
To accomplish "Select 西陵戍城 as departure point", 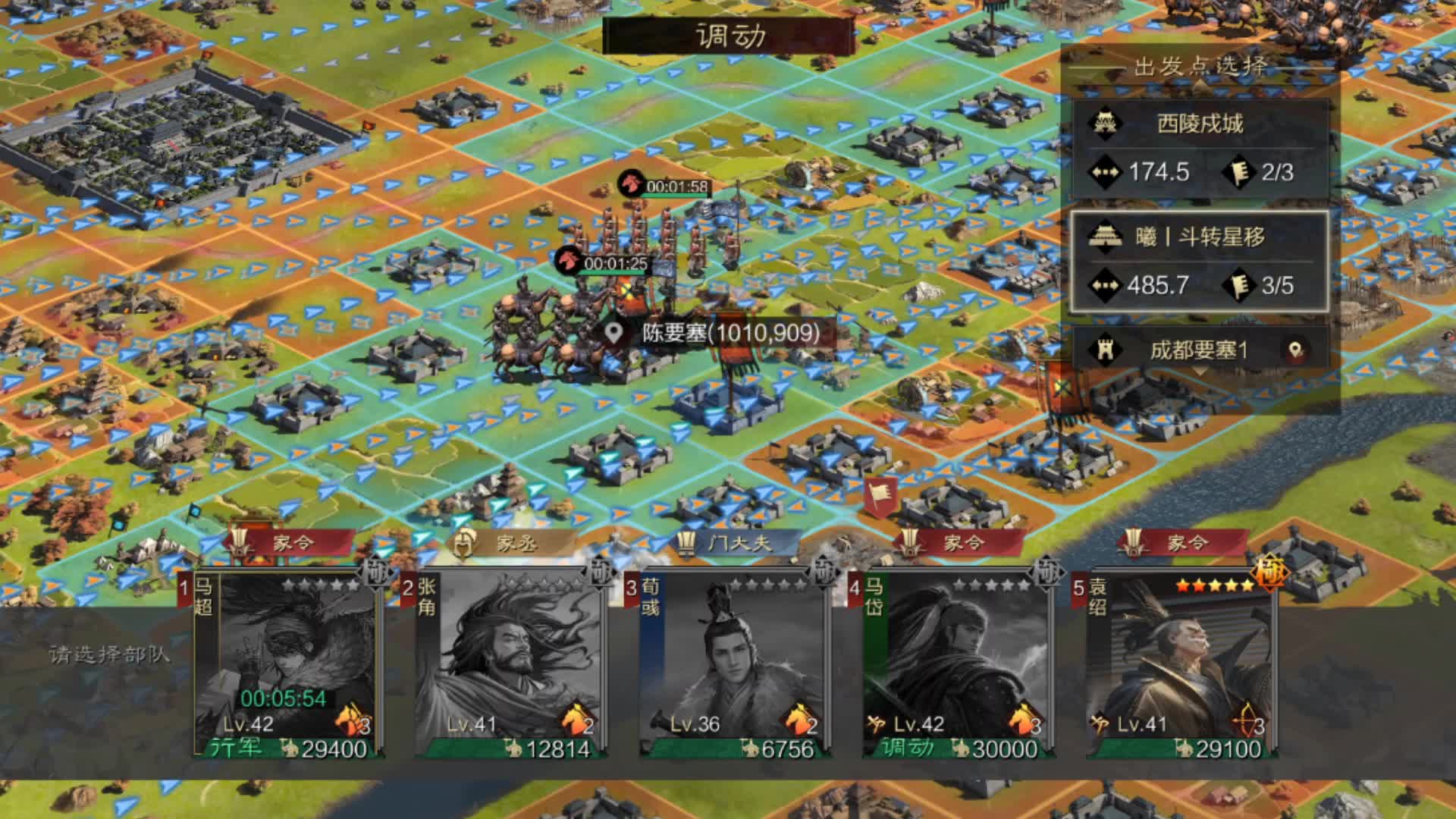I will 1199,149.
